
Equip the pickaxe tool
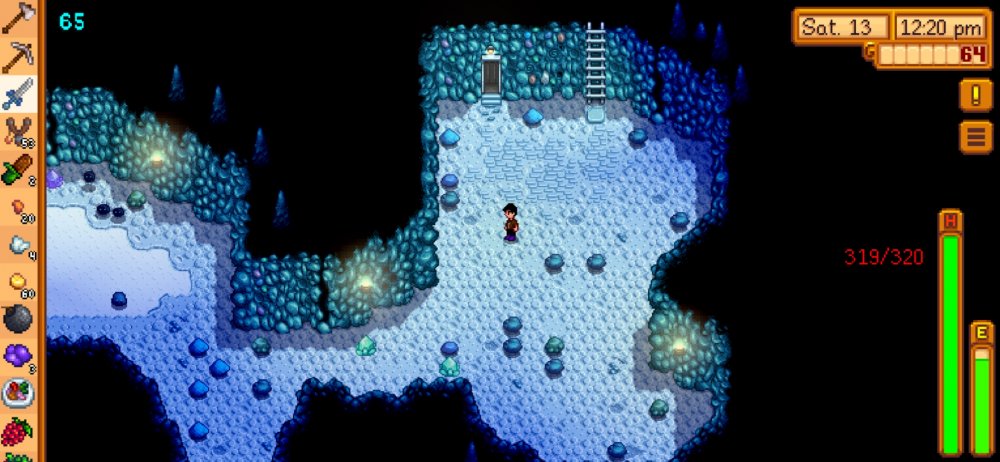click(18, 57)
